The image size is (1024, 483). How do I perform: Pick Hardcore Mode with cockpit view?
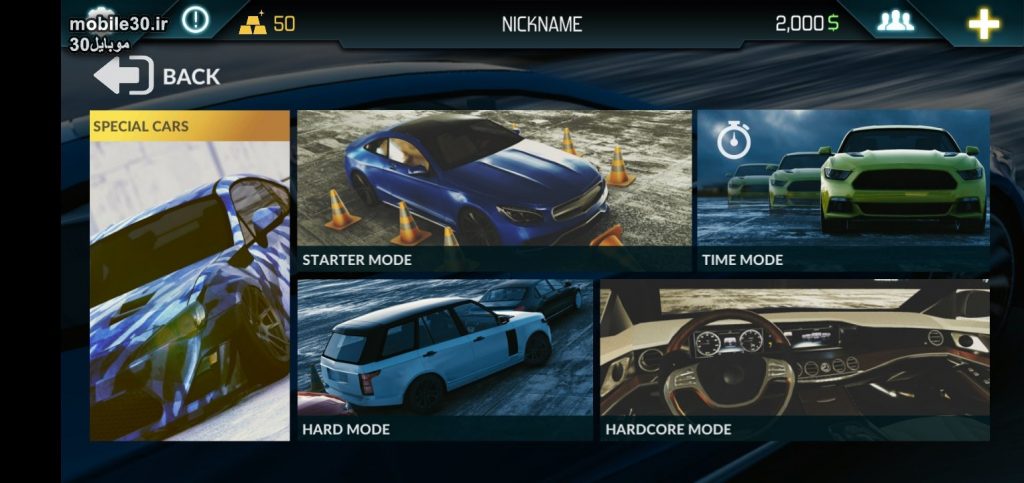click(795, 360)
